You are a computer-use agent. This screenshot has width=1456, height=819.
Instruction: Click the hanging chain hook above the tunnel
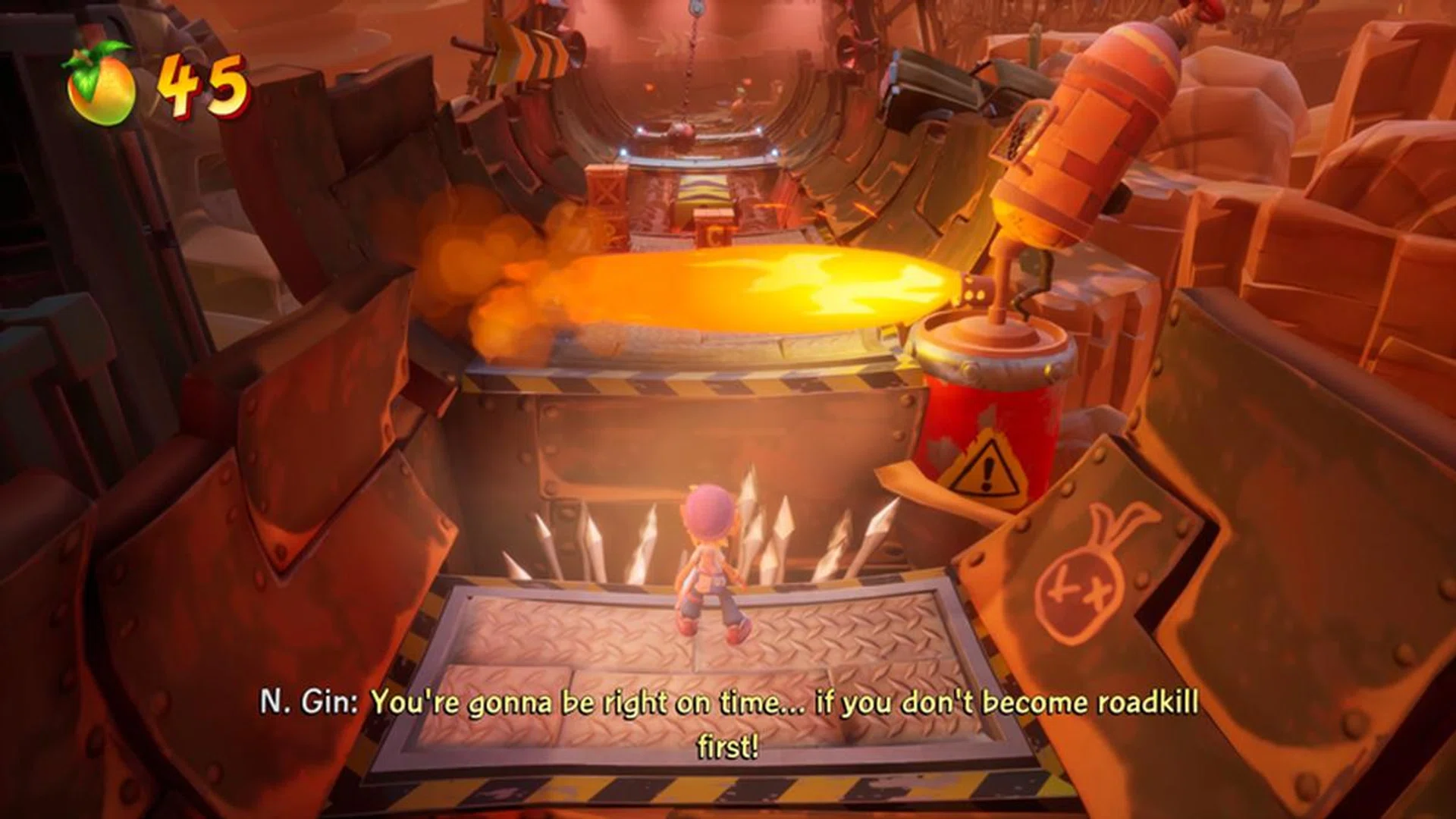(x=692, y=9)
